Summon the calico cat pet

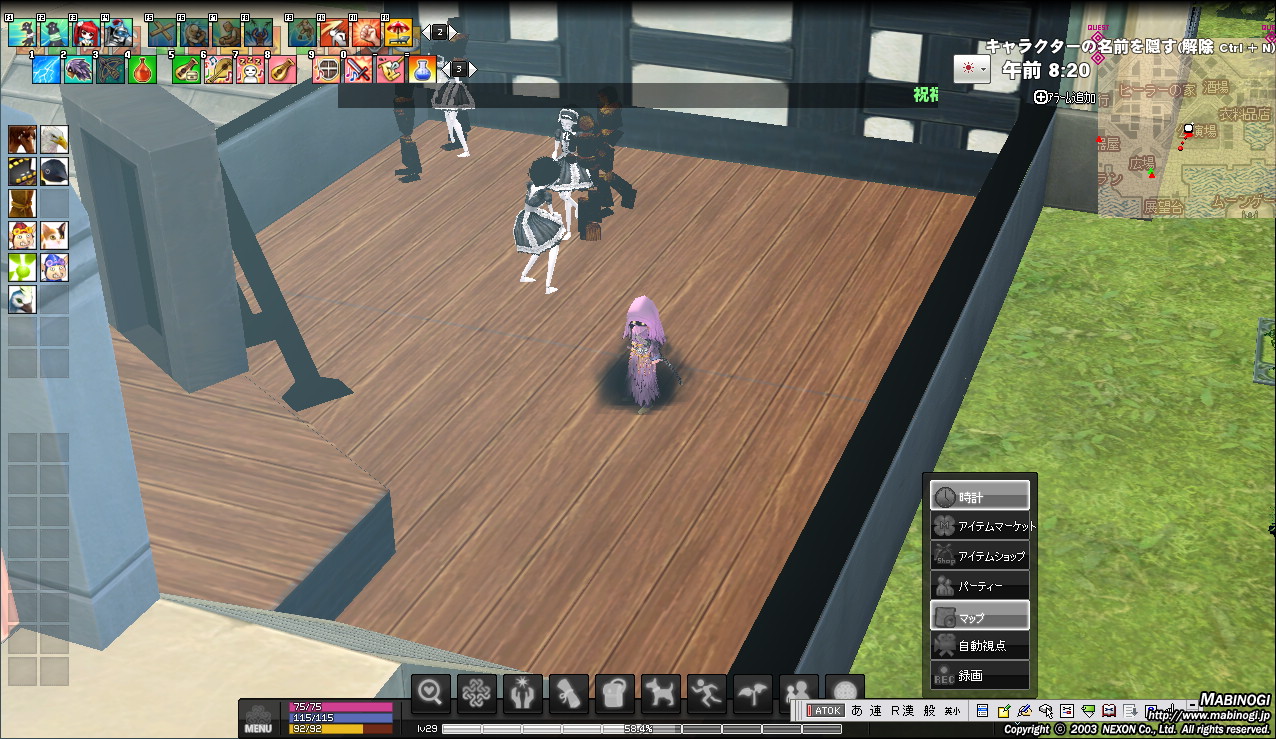[54, 235]
